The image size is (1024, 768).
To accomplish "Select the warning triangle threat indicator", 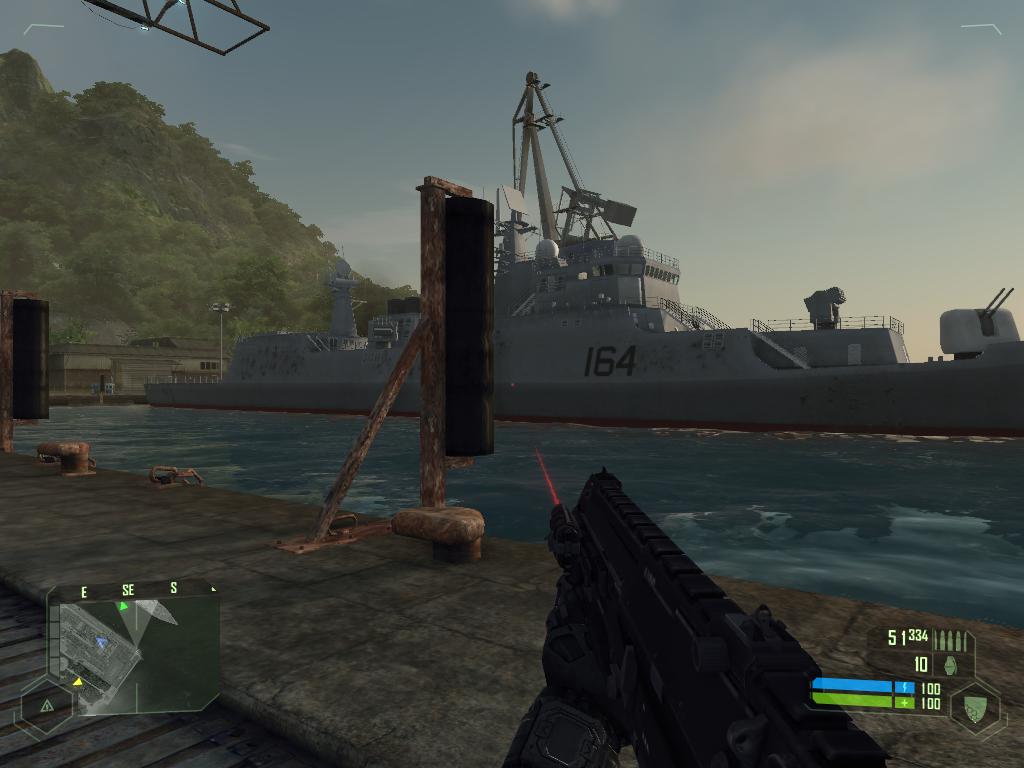I will (x=46, y=705).
